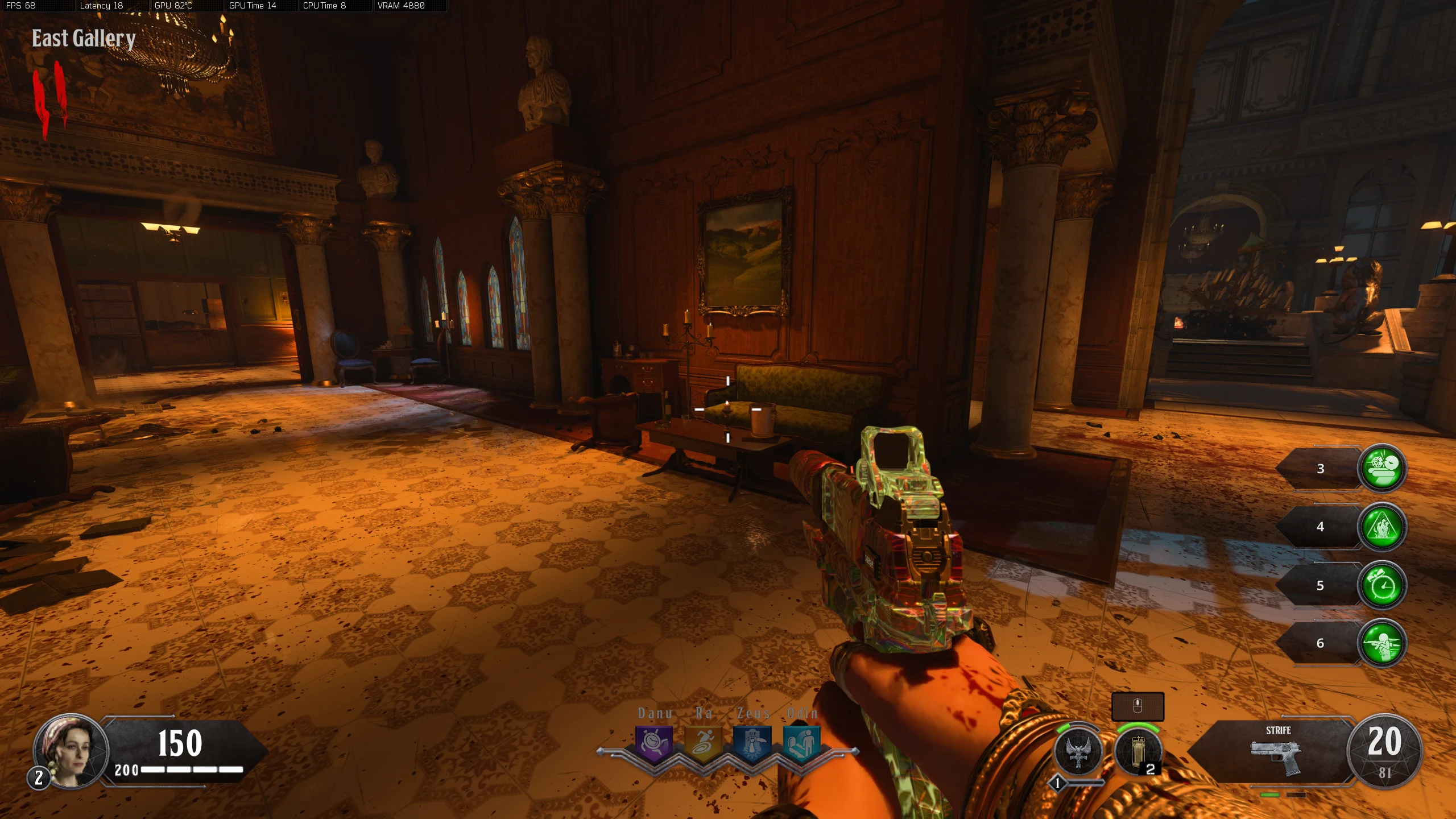The height and width of the screenshot is (819, 1456).
Task: Activate the dice elixir in slot 3
Action: click(x=1382, y=468)
